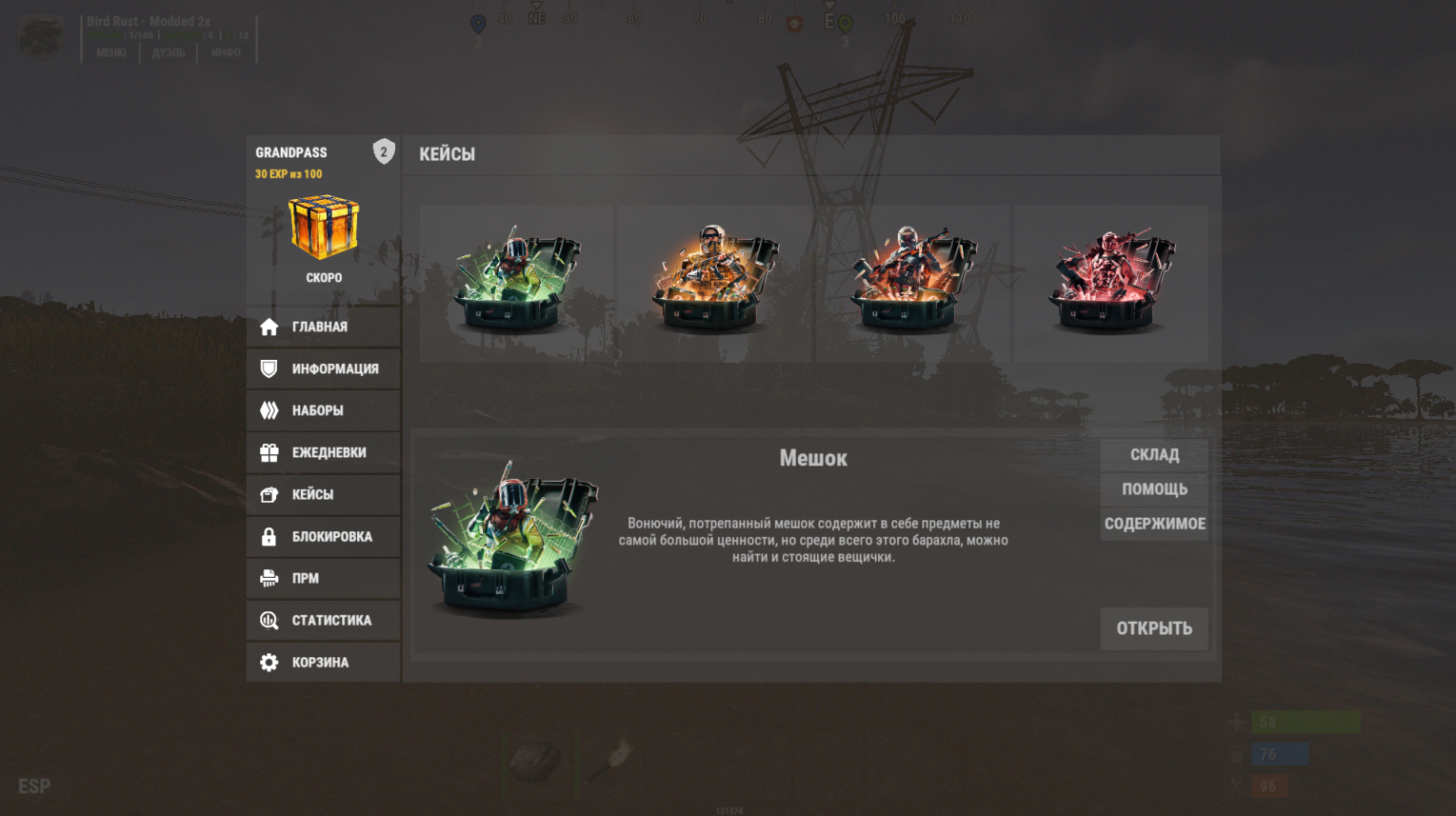Go to the Информация section
Screen dimensions: 1456x816
coord(323,368)
